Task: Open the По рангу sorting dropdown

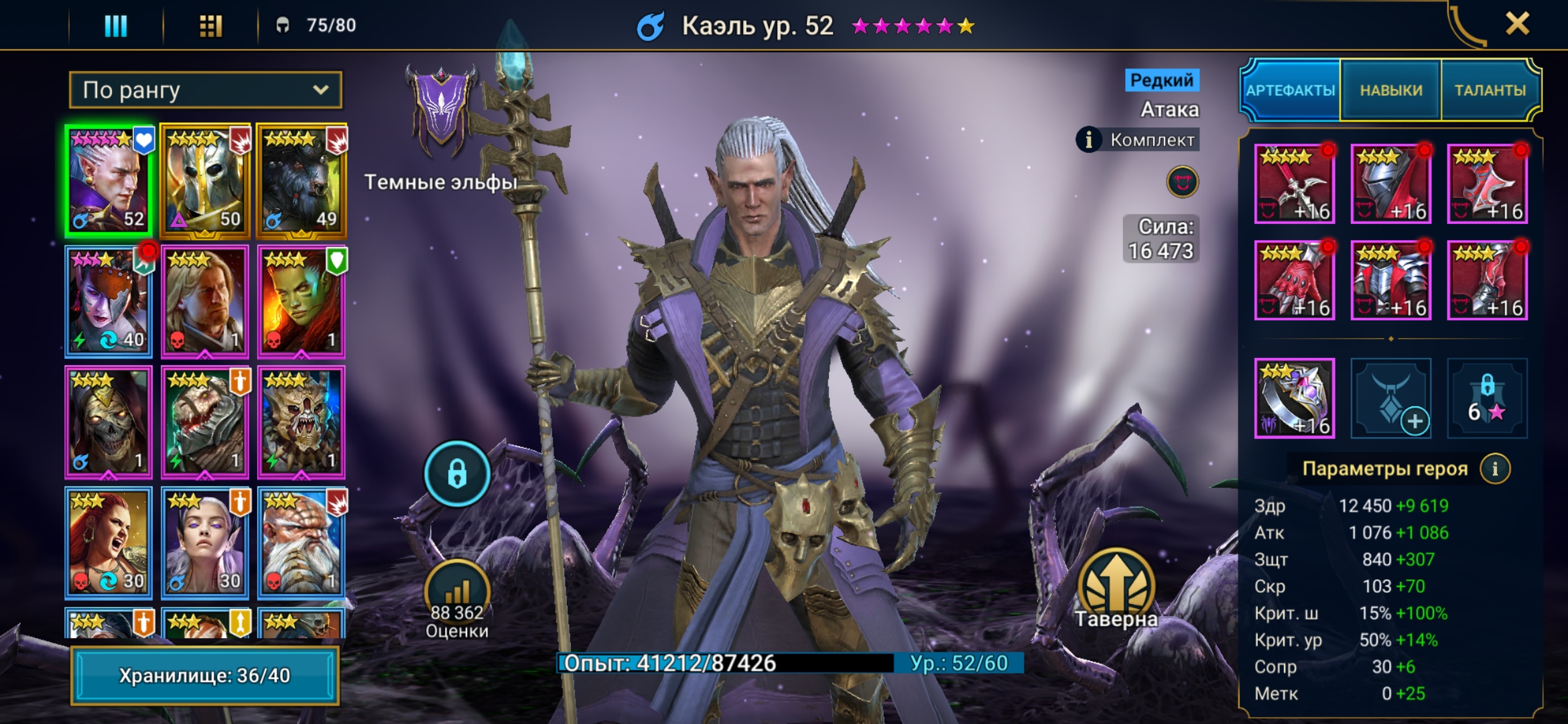Action: tap(205, 90)
